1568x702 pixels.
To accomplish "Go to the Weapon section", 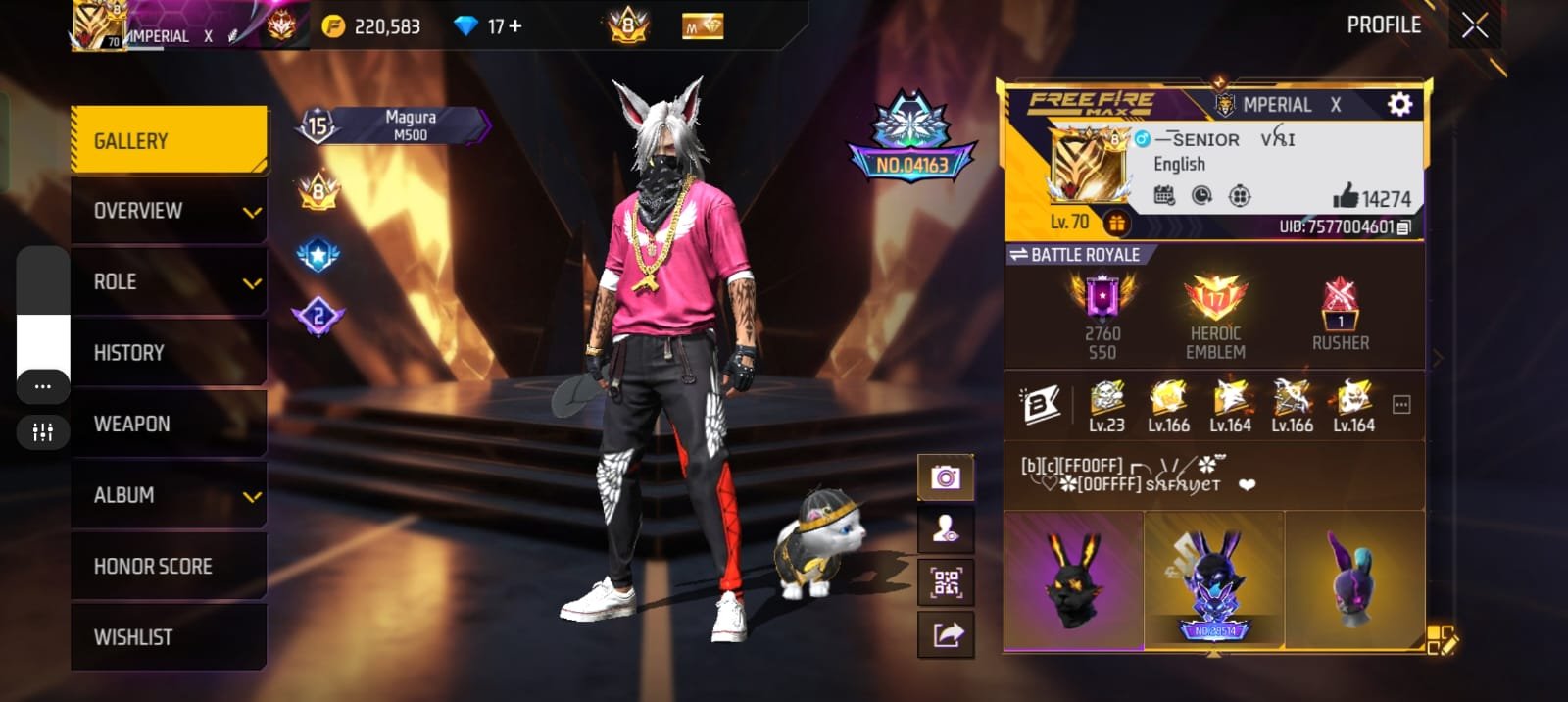I will (169, 424).
